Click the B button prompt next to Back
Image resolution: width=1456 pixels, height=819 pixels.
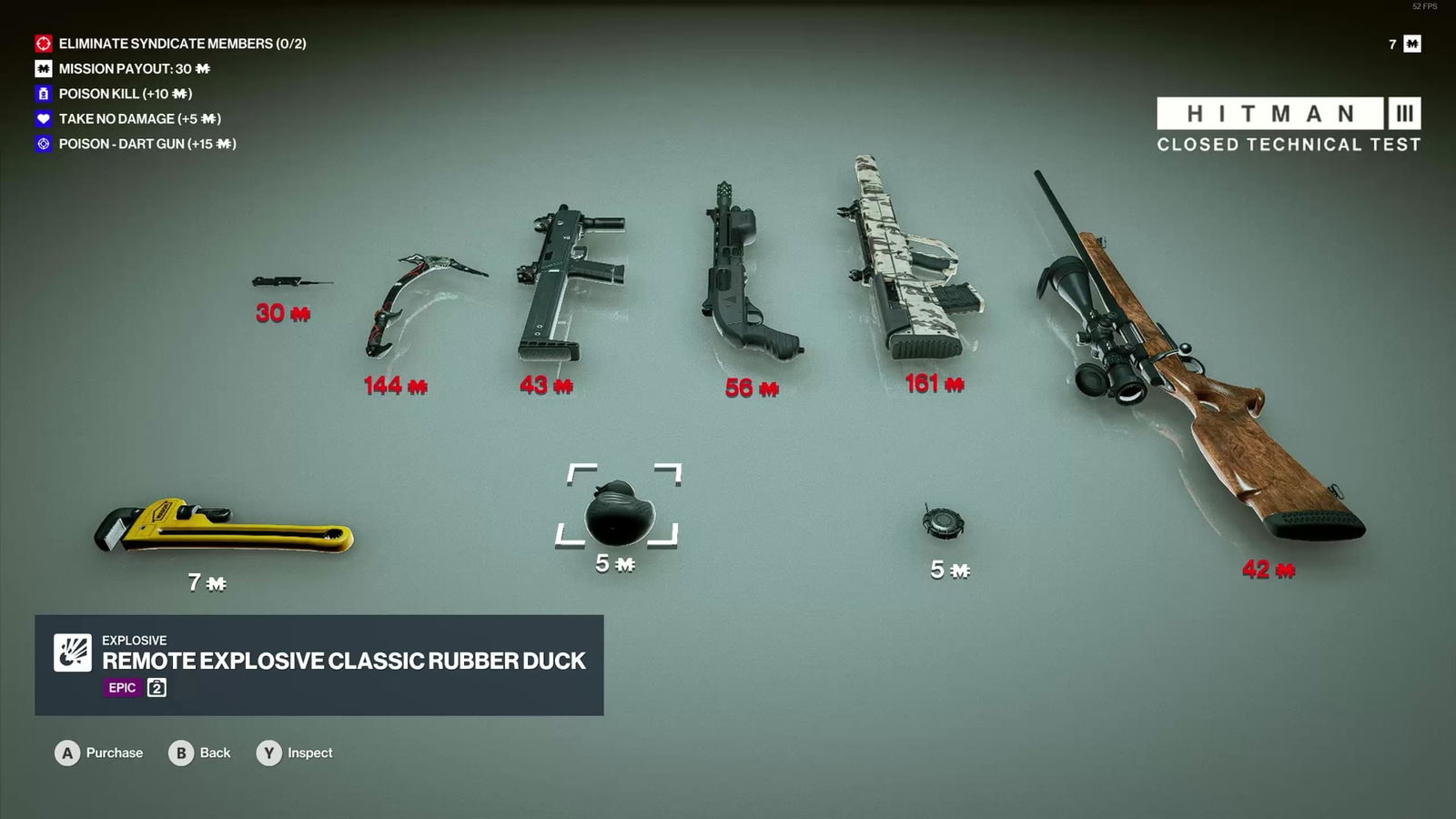pyautogui.click(x=179, y=753)
